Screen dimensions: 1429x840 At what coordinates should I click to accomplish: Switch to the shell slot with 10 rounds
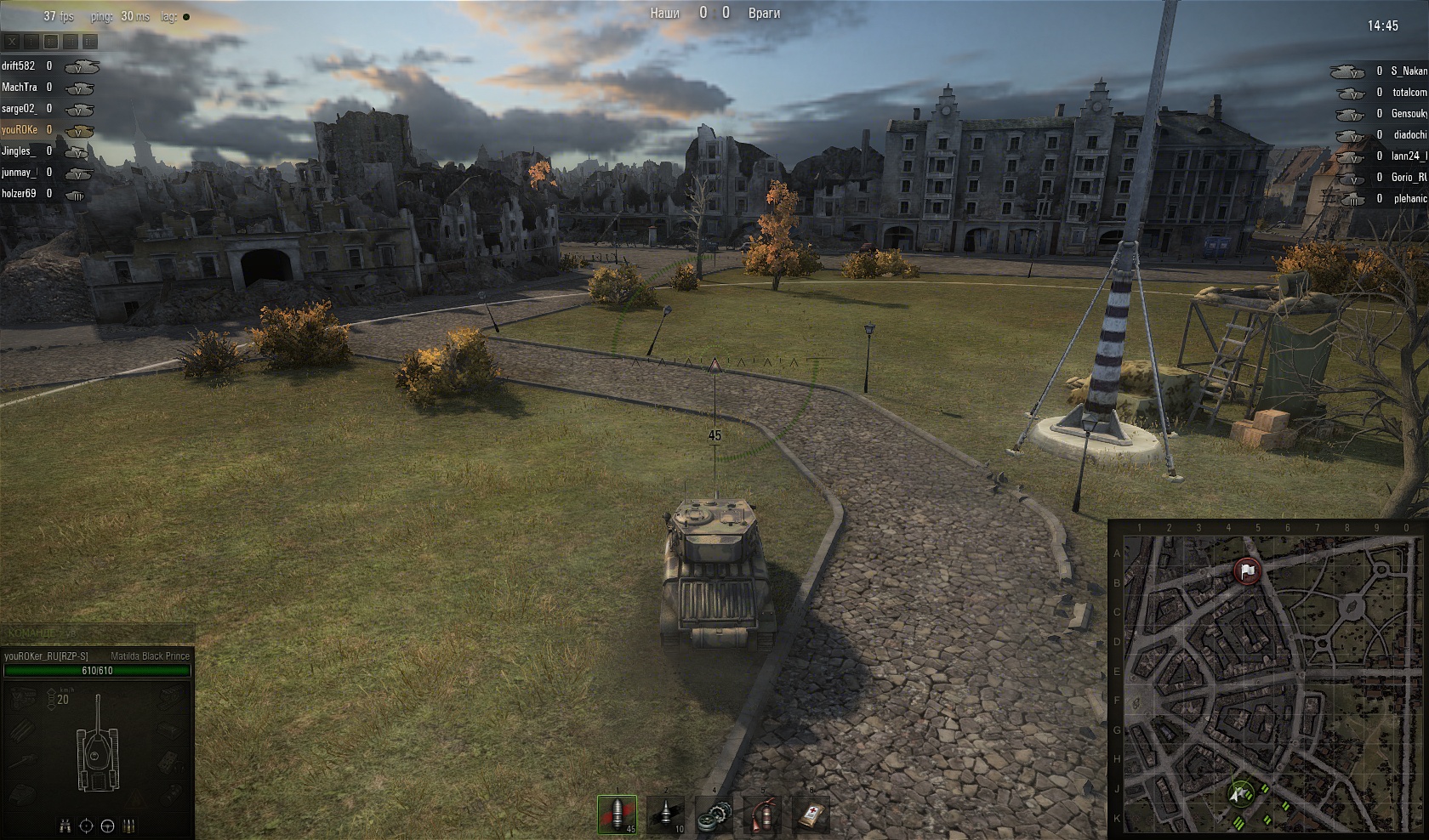[665, 814]
